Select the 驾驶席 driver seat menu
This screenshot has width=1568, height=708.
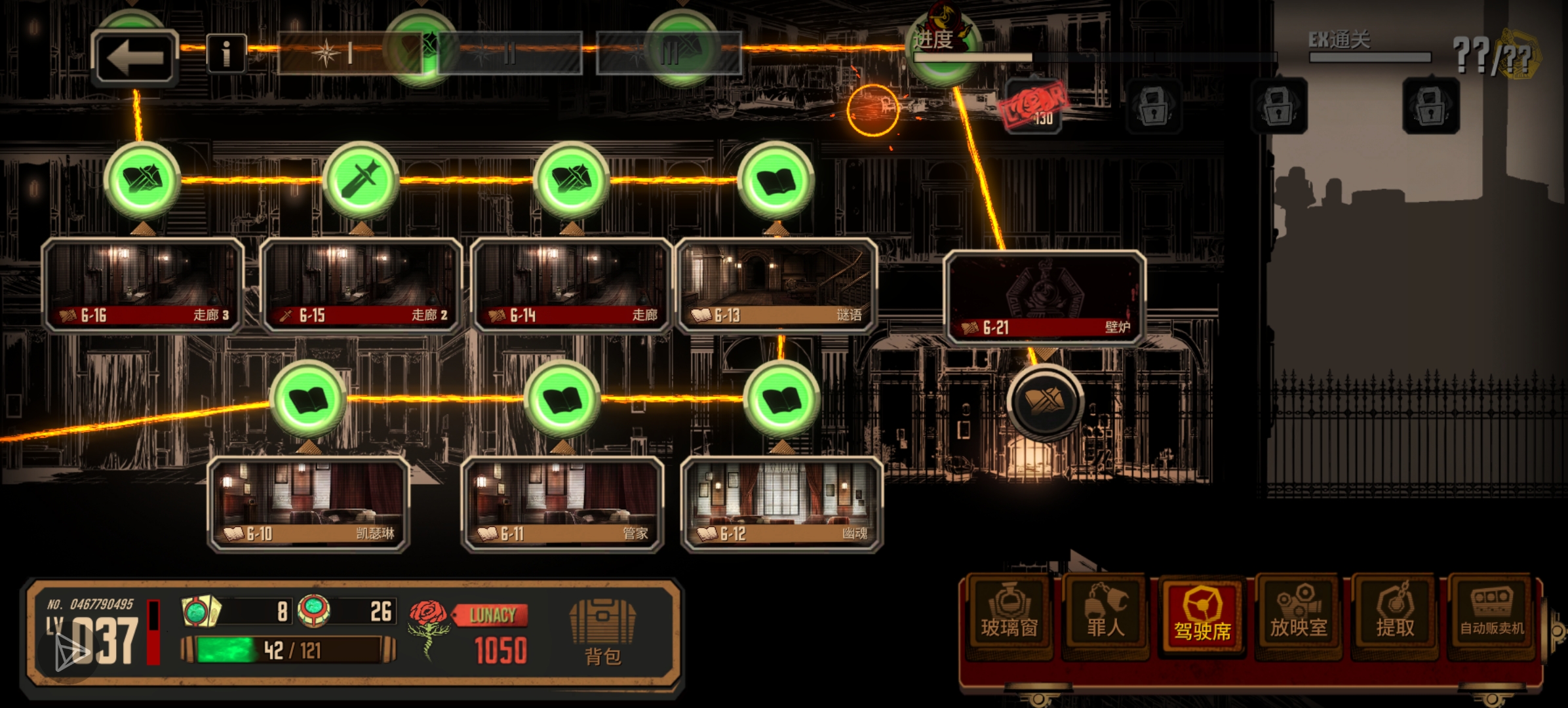coord(1202,614)
